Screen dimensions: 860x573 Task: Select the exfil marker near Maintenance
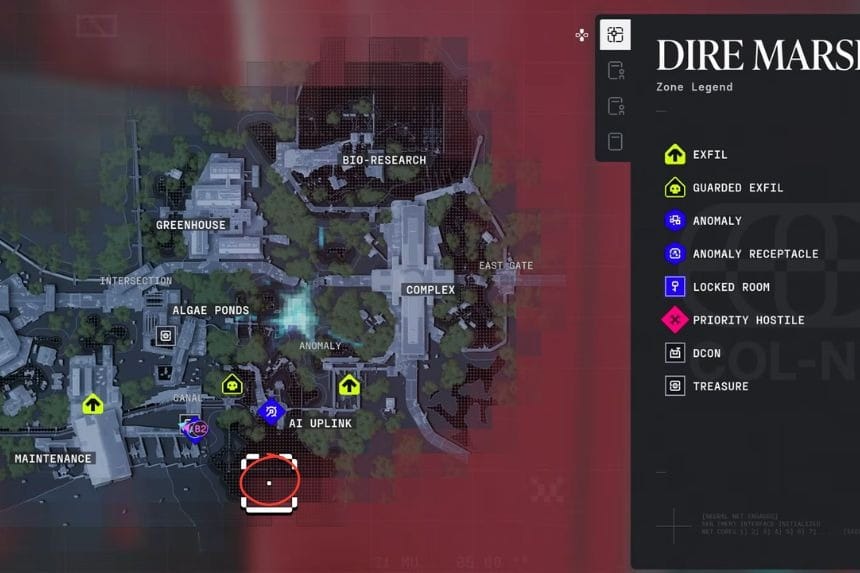point(93,405)
